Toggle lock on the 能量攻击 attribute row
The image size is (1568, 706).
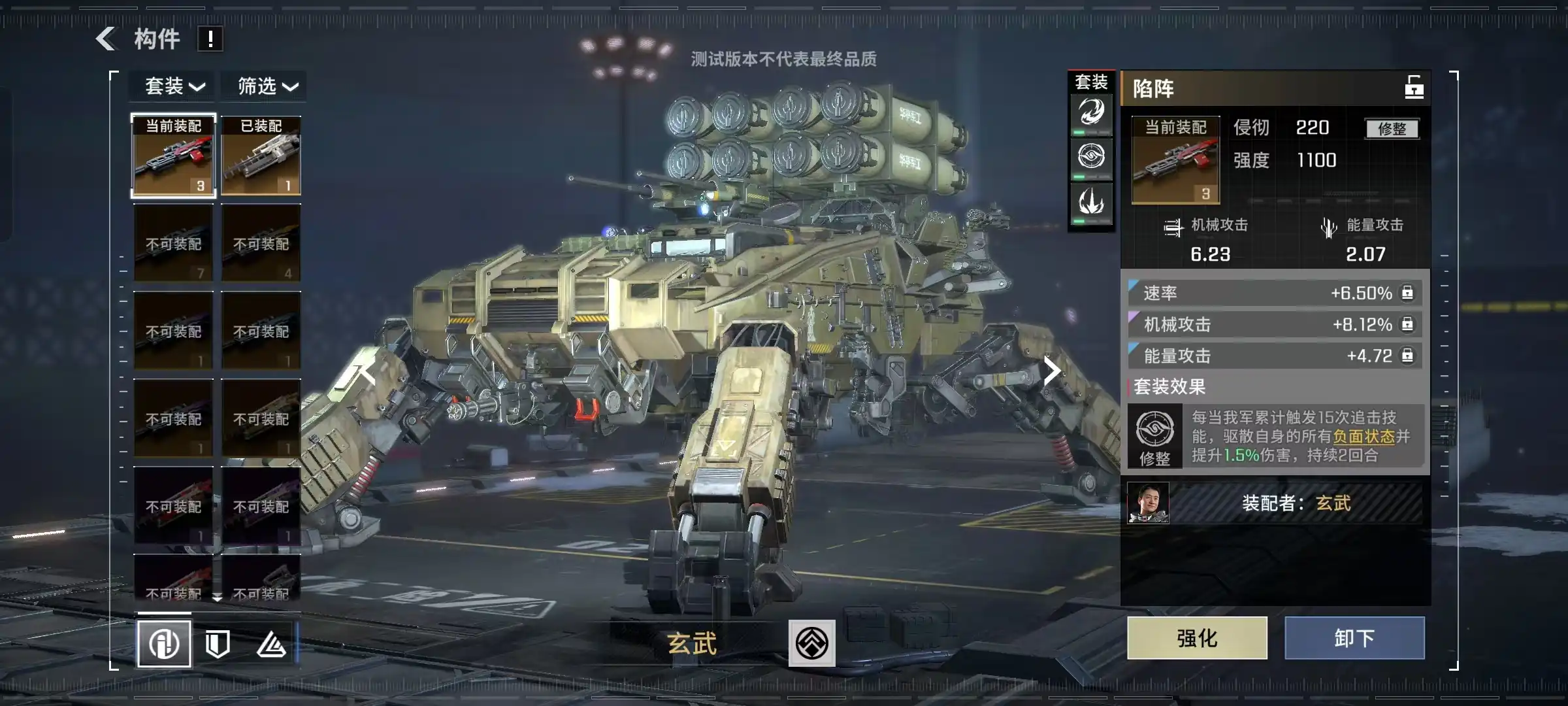click(x=1407, y=356)
